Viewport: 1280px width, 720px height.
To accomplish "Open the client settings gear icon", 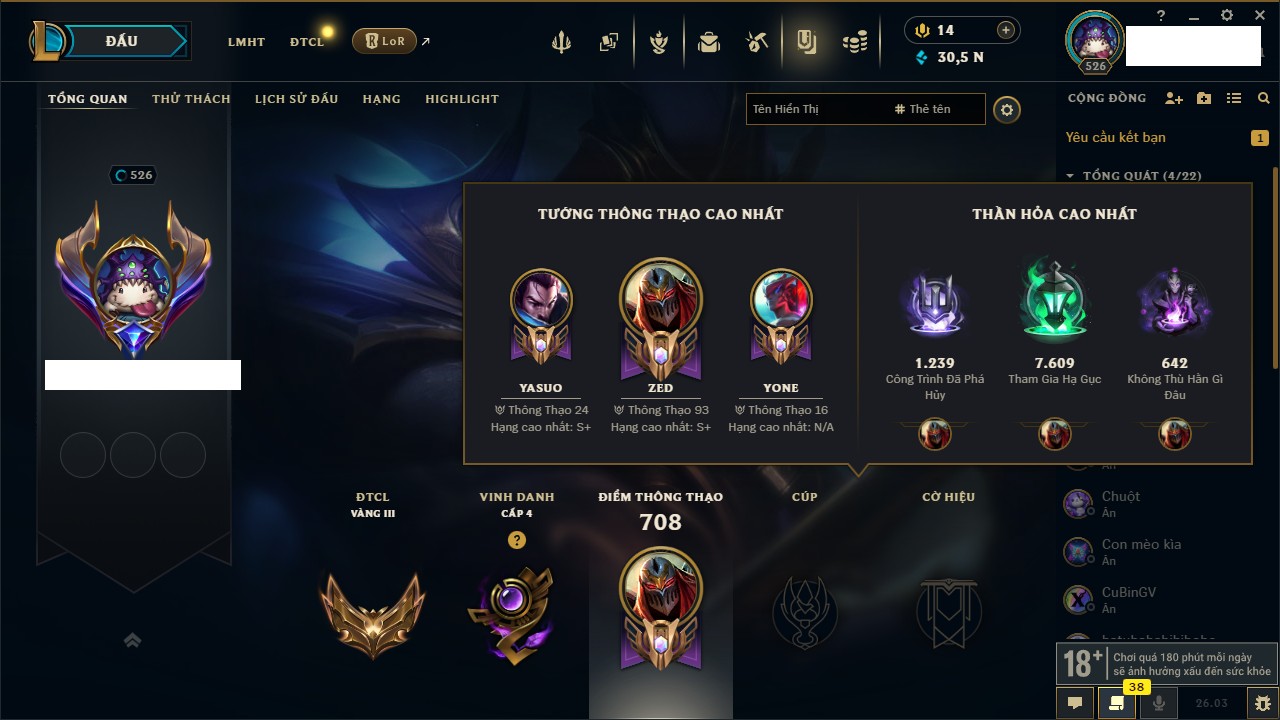I will 1227,15.
